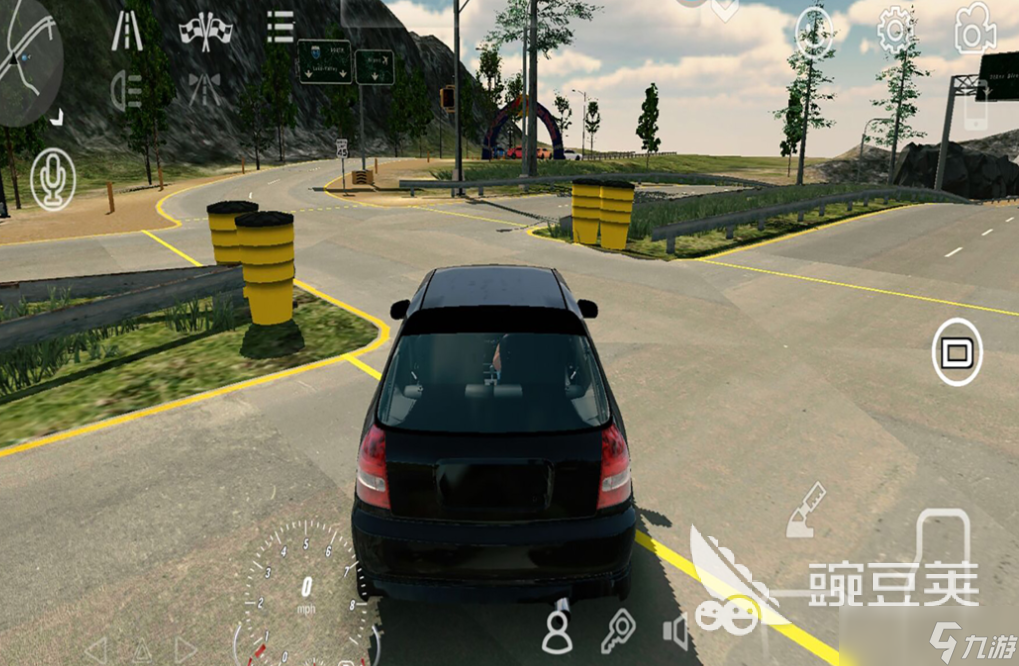1019x666 pixels.
Task: Select the road lanes icon
Action: 126,31
